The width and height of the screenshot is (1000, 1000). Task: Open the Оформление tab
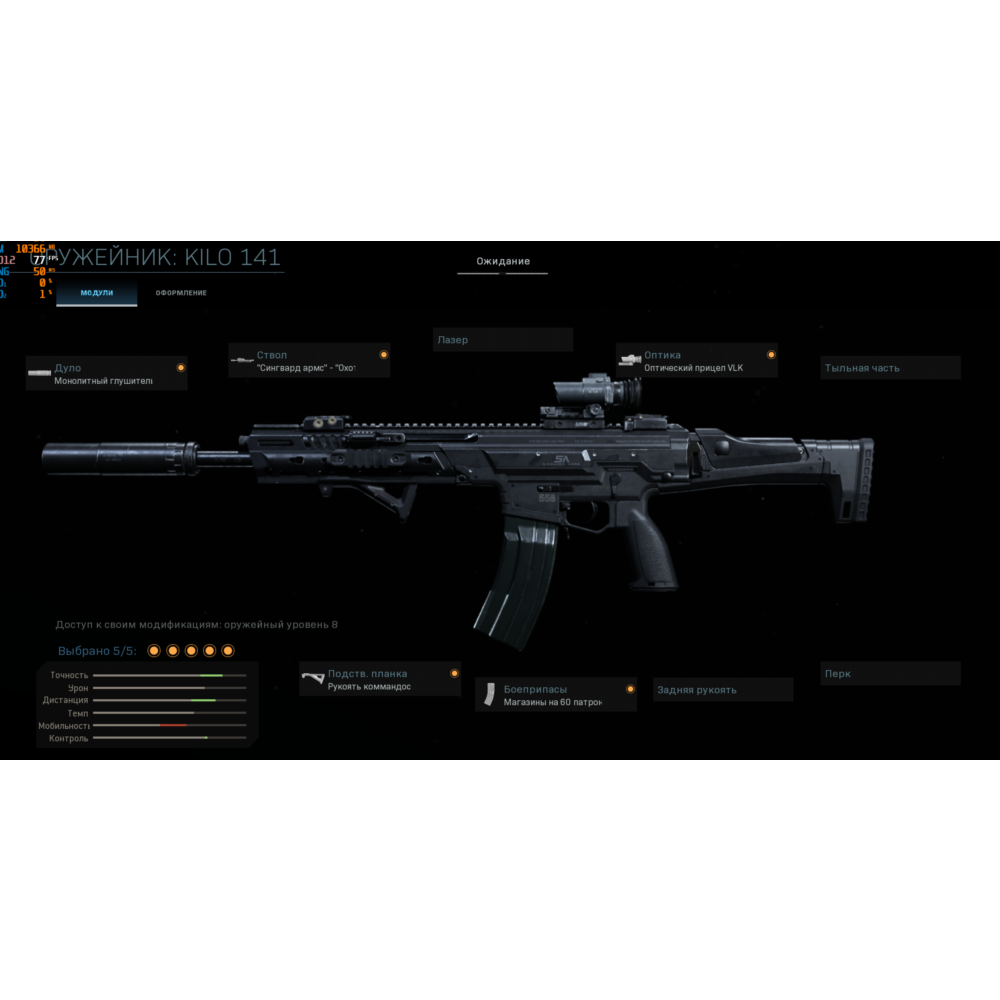(x=181, y=292)
